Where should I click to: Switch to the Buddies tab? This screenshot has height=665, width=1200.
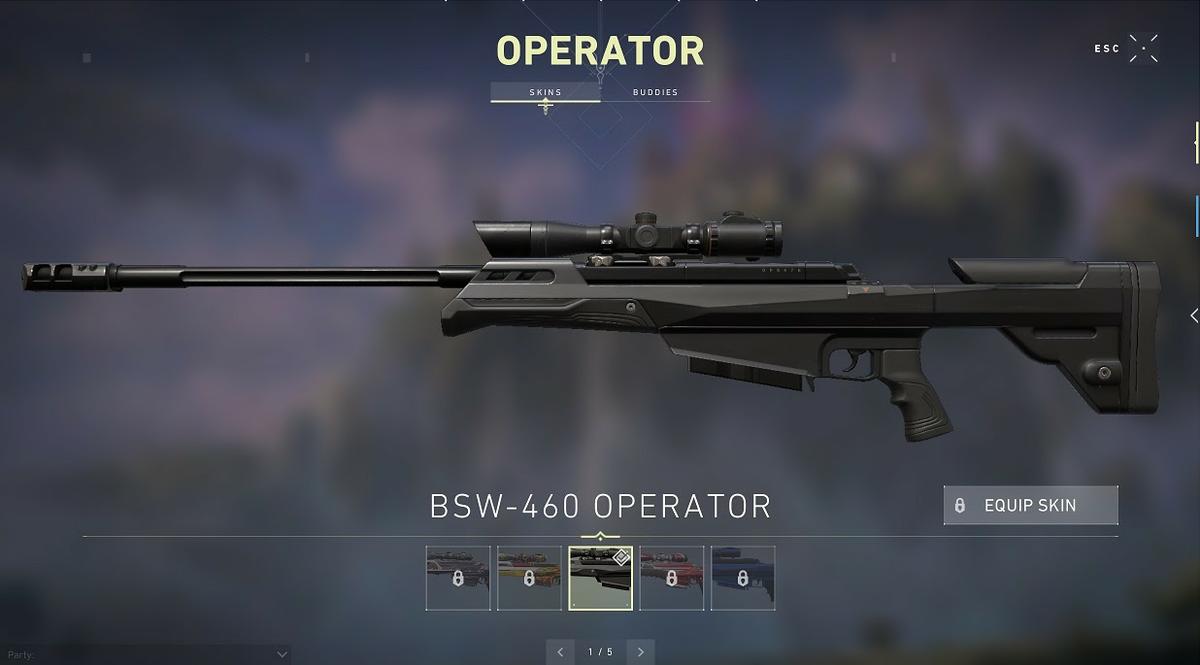point(655,92)
